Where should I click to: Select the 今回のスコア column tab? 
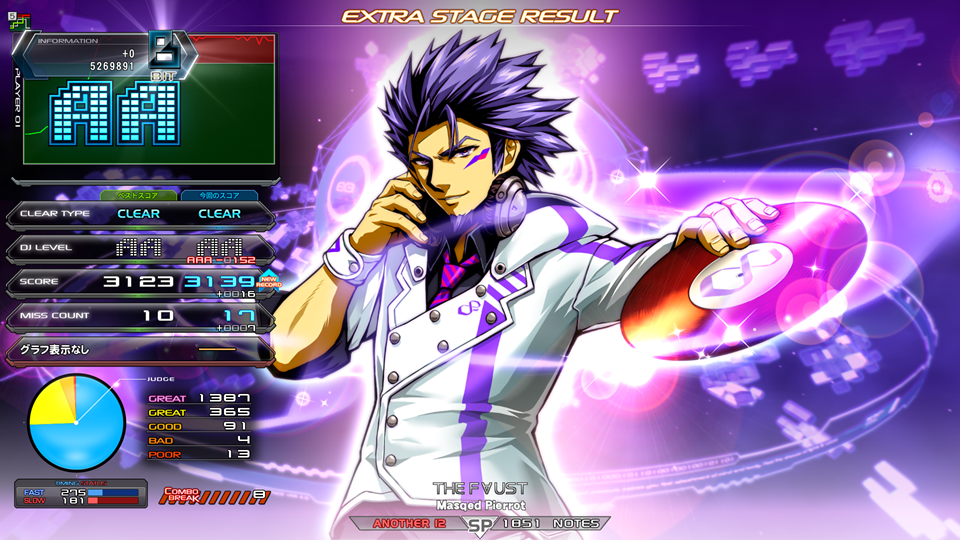tap(218, 195)
